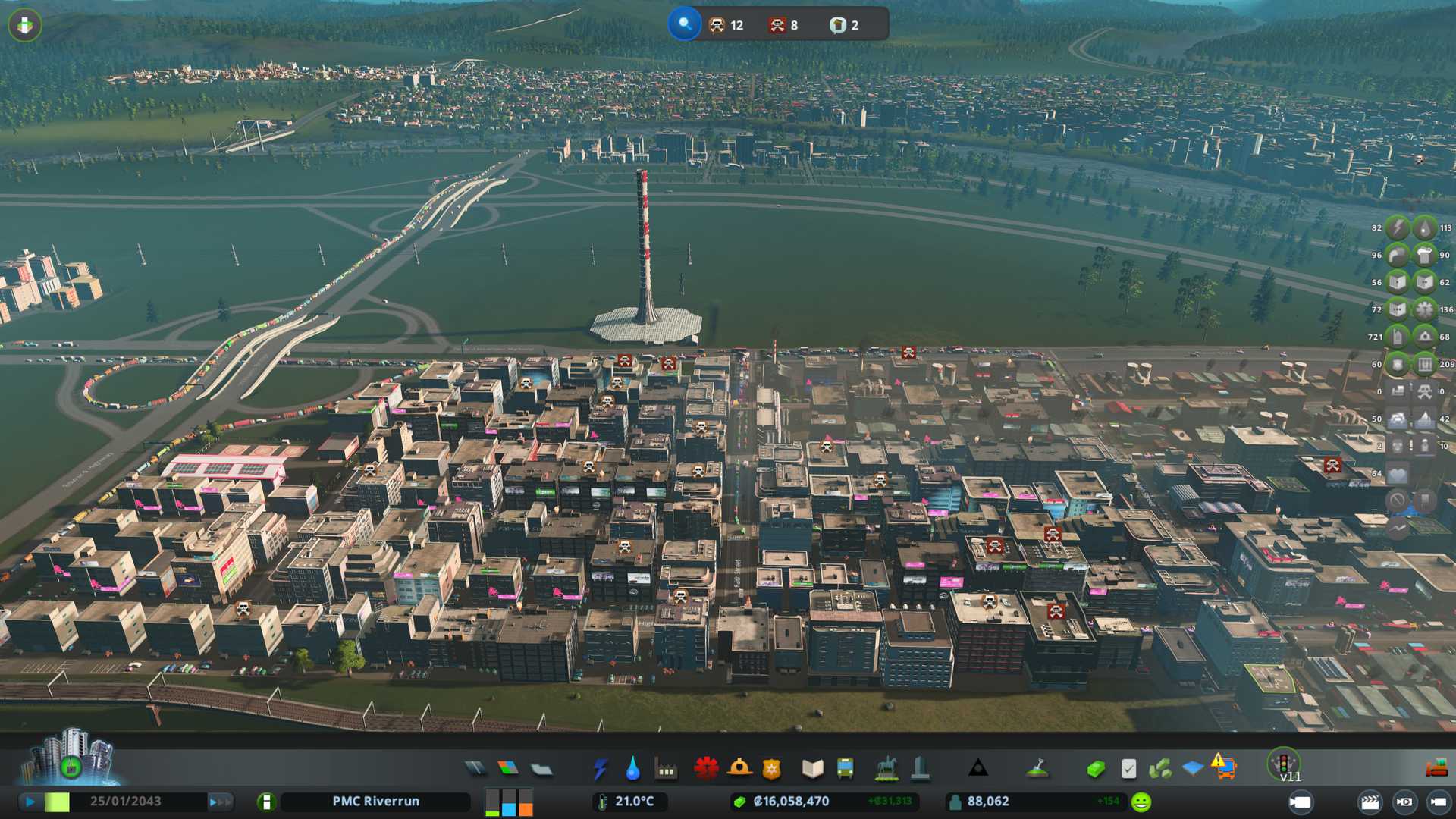Open the Fire Department helmet menu
This screenshot has width=1456, height=819.
click(x=739, y=768)
